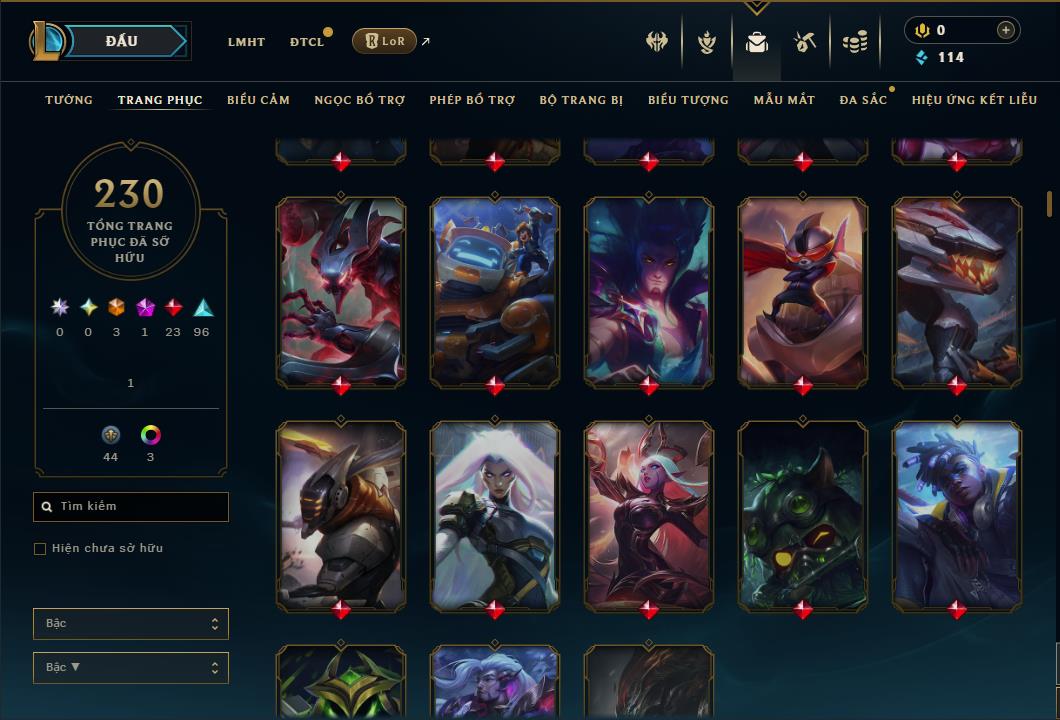Open the NGỌC BỔ TRỢ tab

coord(359,100)
